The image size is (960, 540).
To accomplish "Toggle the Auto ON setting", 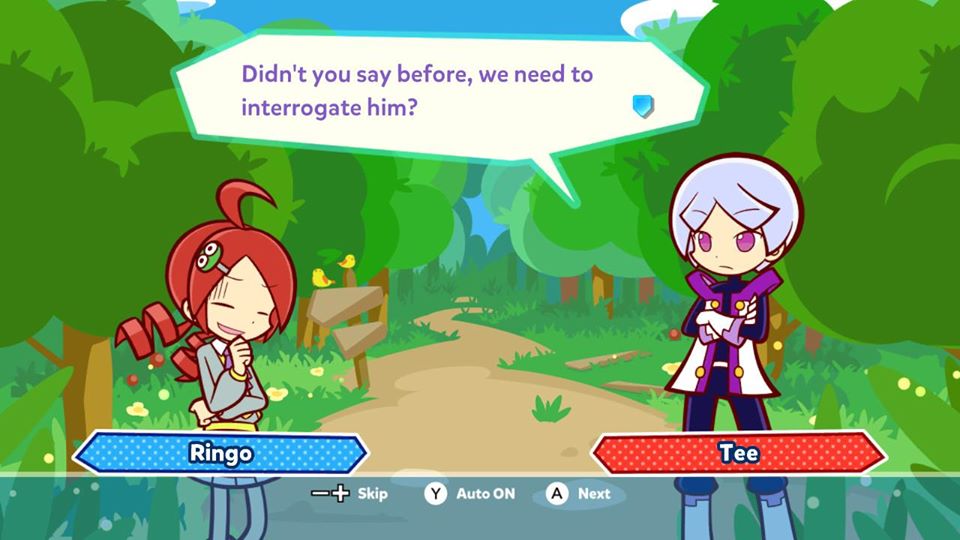I will [x=470, y=493].
